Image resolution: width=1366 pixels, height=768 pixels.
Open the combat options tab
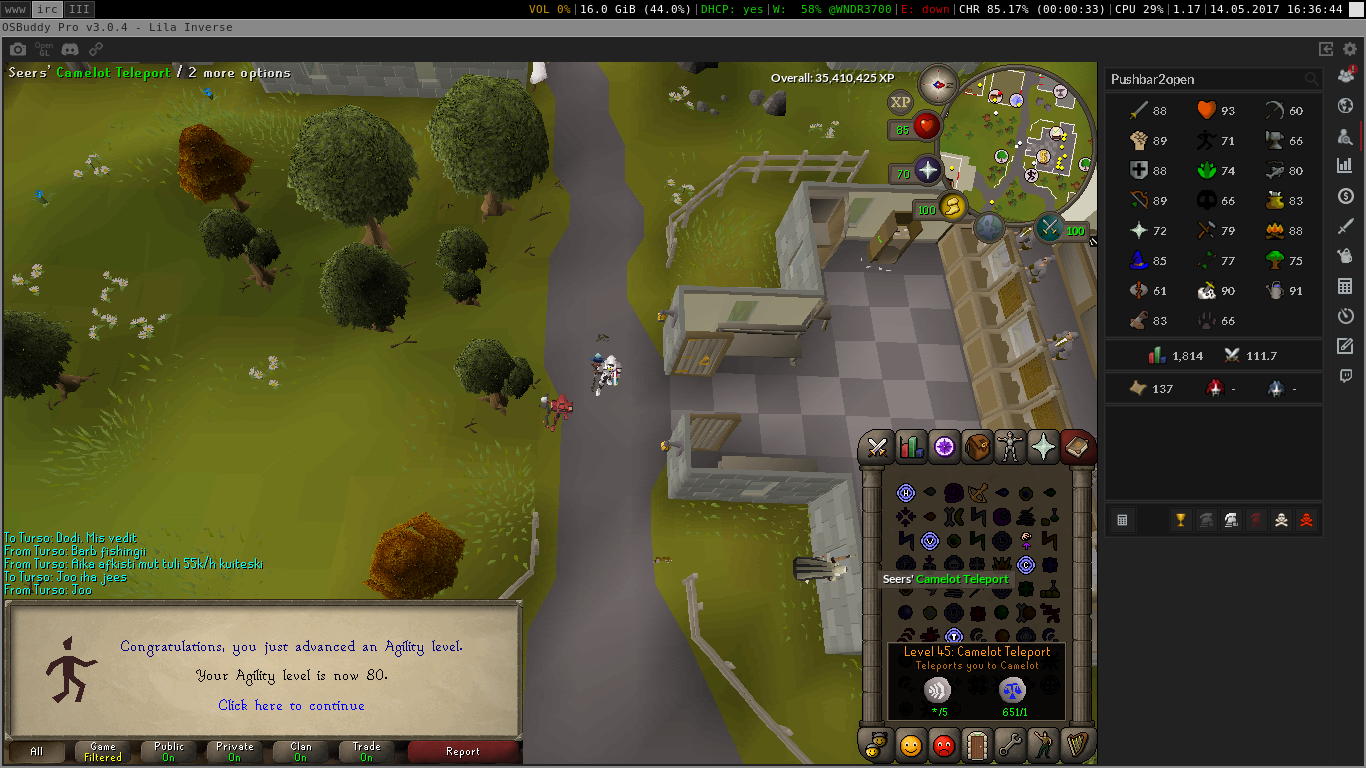point(878,447)
